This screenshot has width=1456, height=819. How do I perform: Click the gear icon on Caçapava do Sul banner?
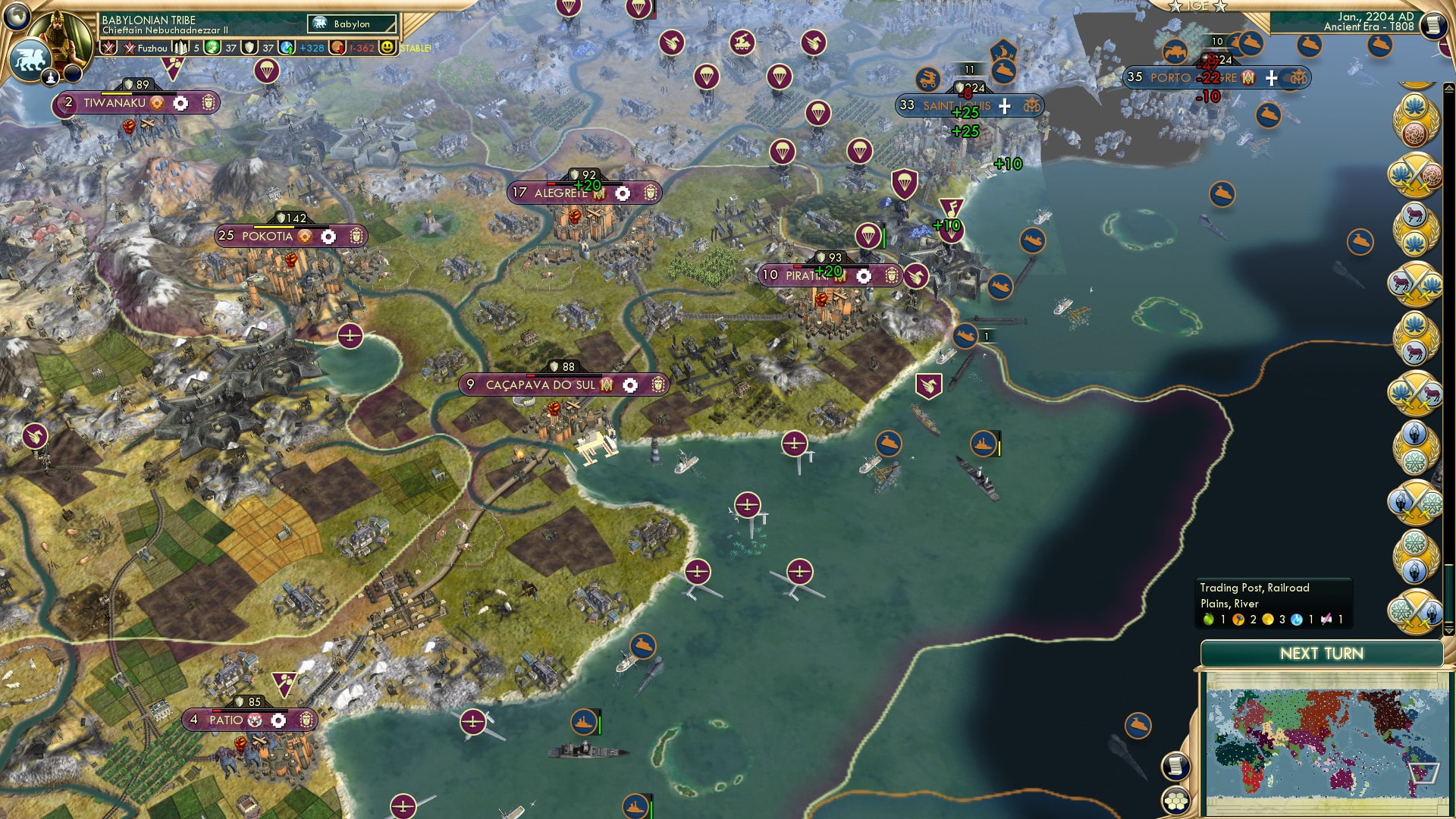coord(632,384)
